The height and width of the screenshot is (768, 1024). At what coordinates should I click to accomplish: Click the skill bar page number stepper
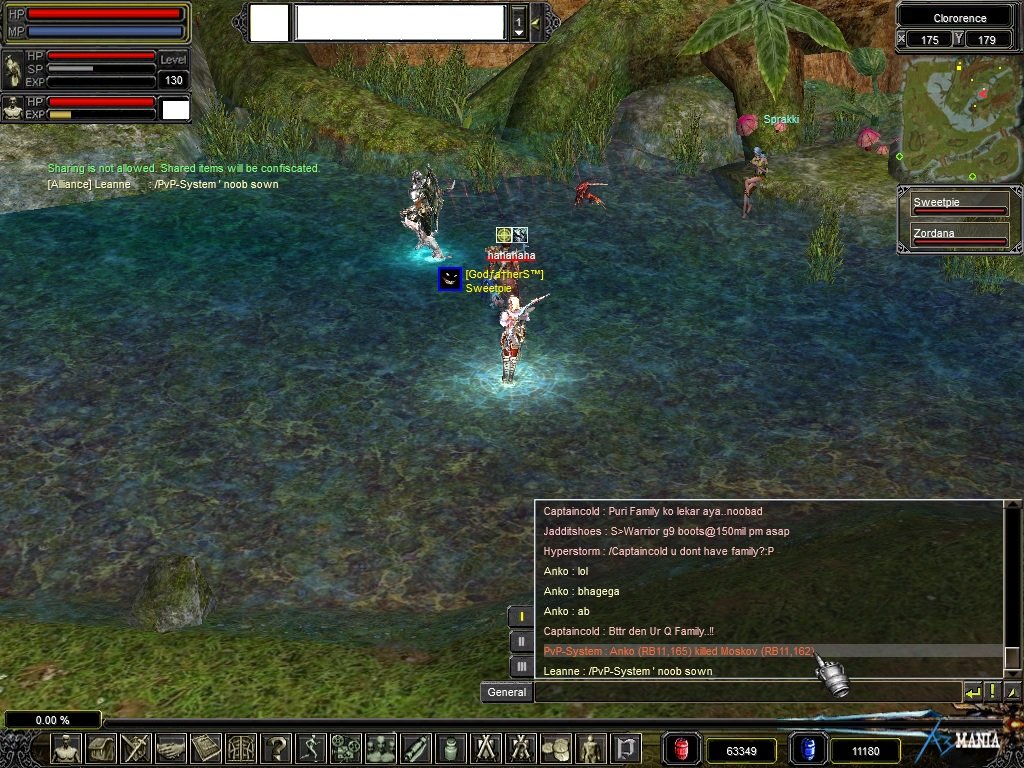[x=518, y=22]
